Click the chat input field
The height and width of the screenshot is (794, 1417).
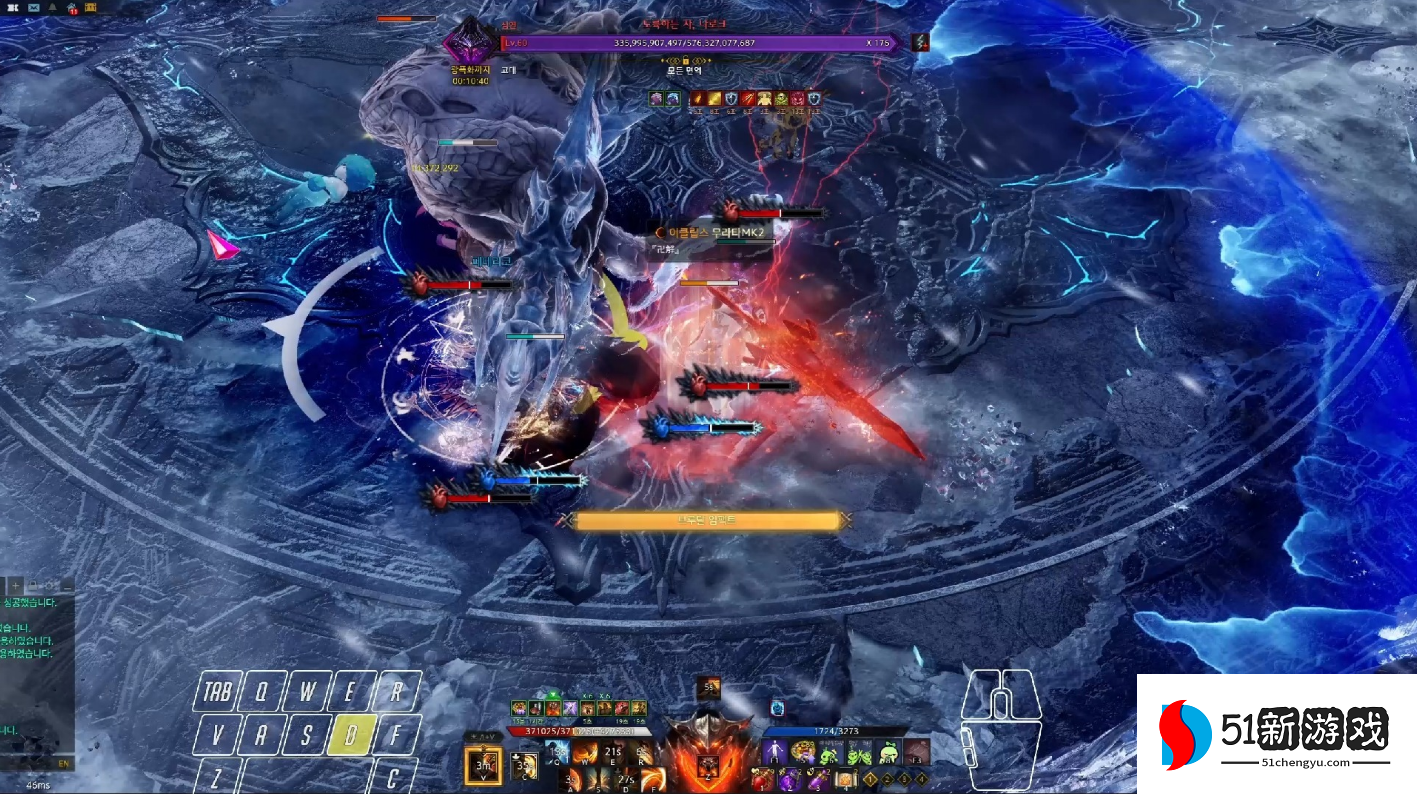[x=30, y=763]
